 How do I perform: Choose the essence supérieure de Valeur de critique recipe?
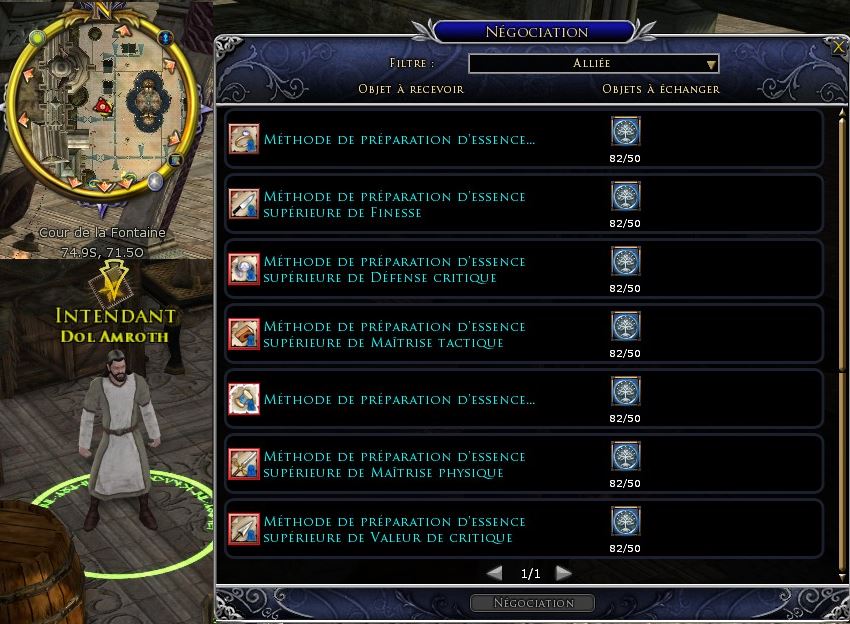[x=394, y=529]
